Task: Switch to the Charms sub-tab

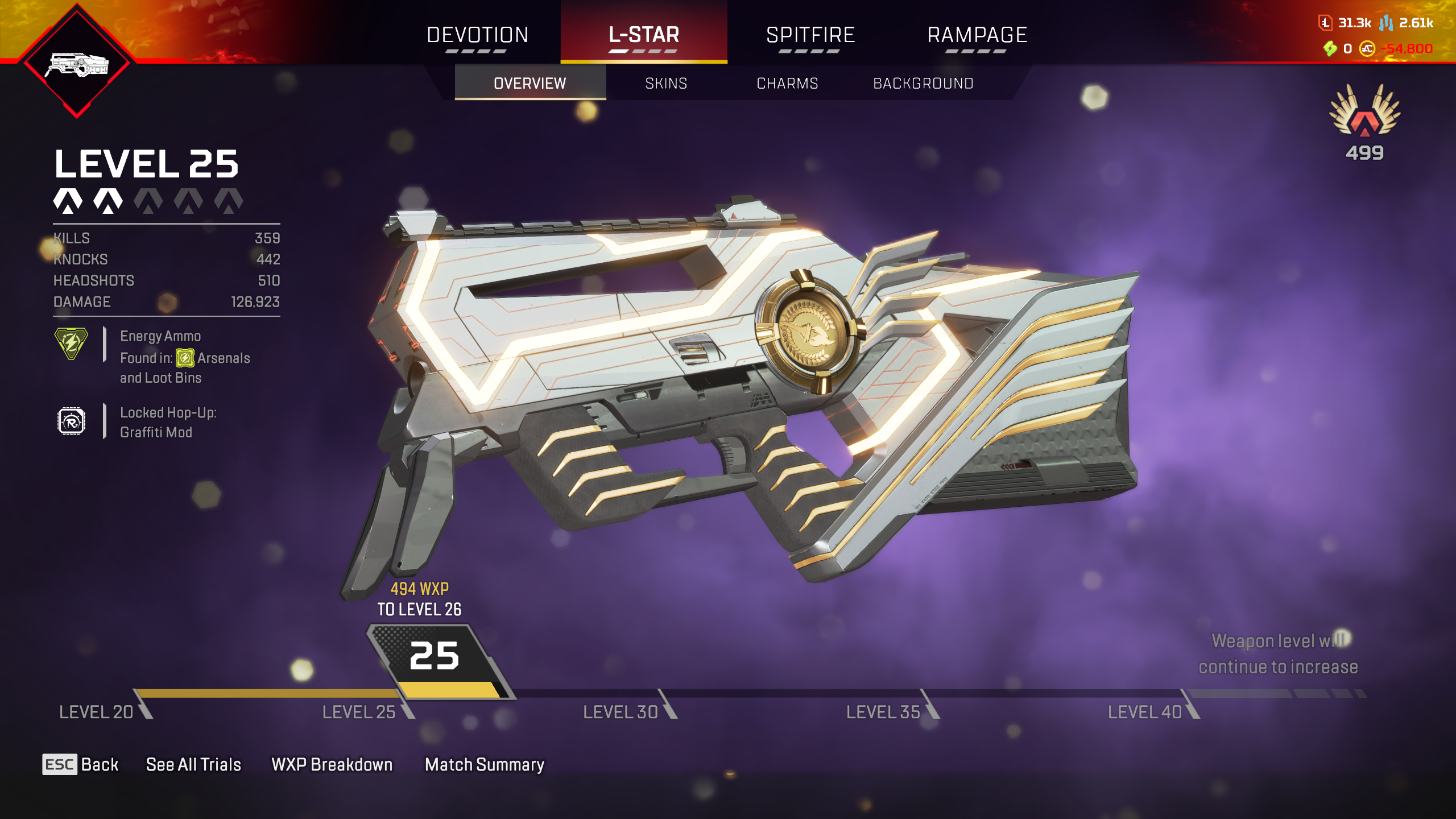Action: pyautogui.click(x=787, y=84)
